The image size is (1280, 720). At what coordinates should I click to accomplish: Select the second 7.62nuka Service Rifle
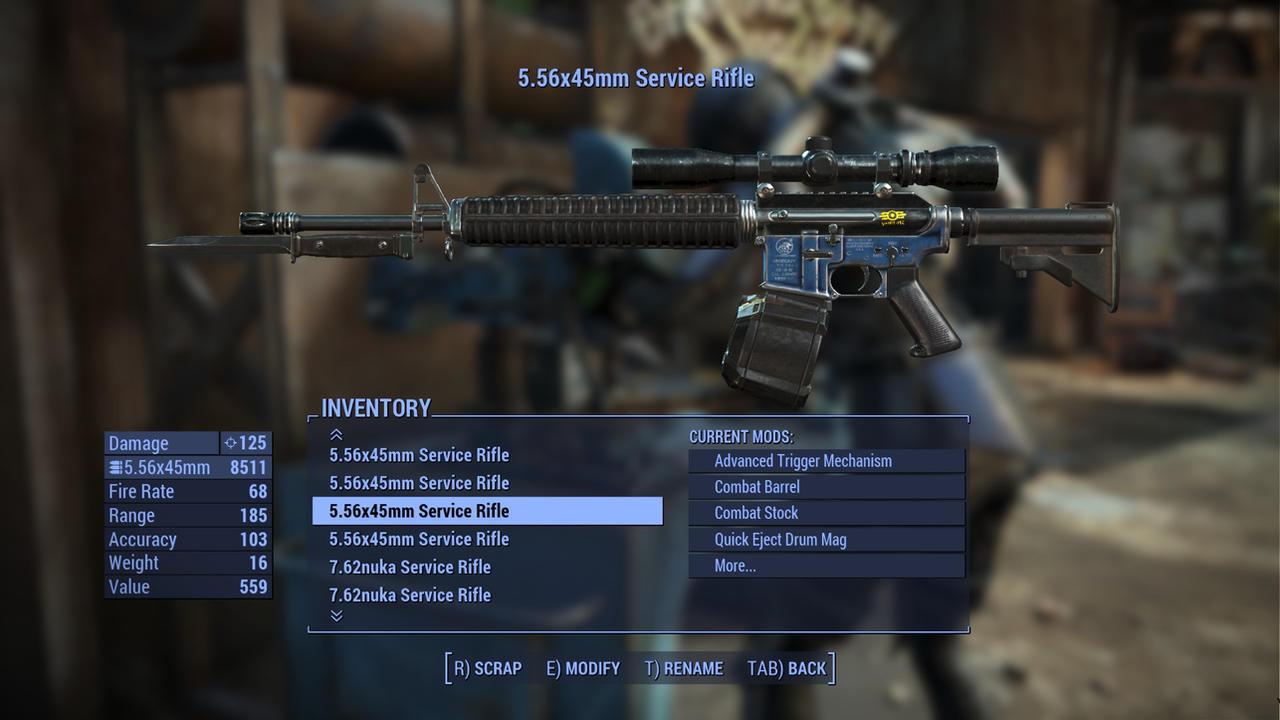[410, 595]
